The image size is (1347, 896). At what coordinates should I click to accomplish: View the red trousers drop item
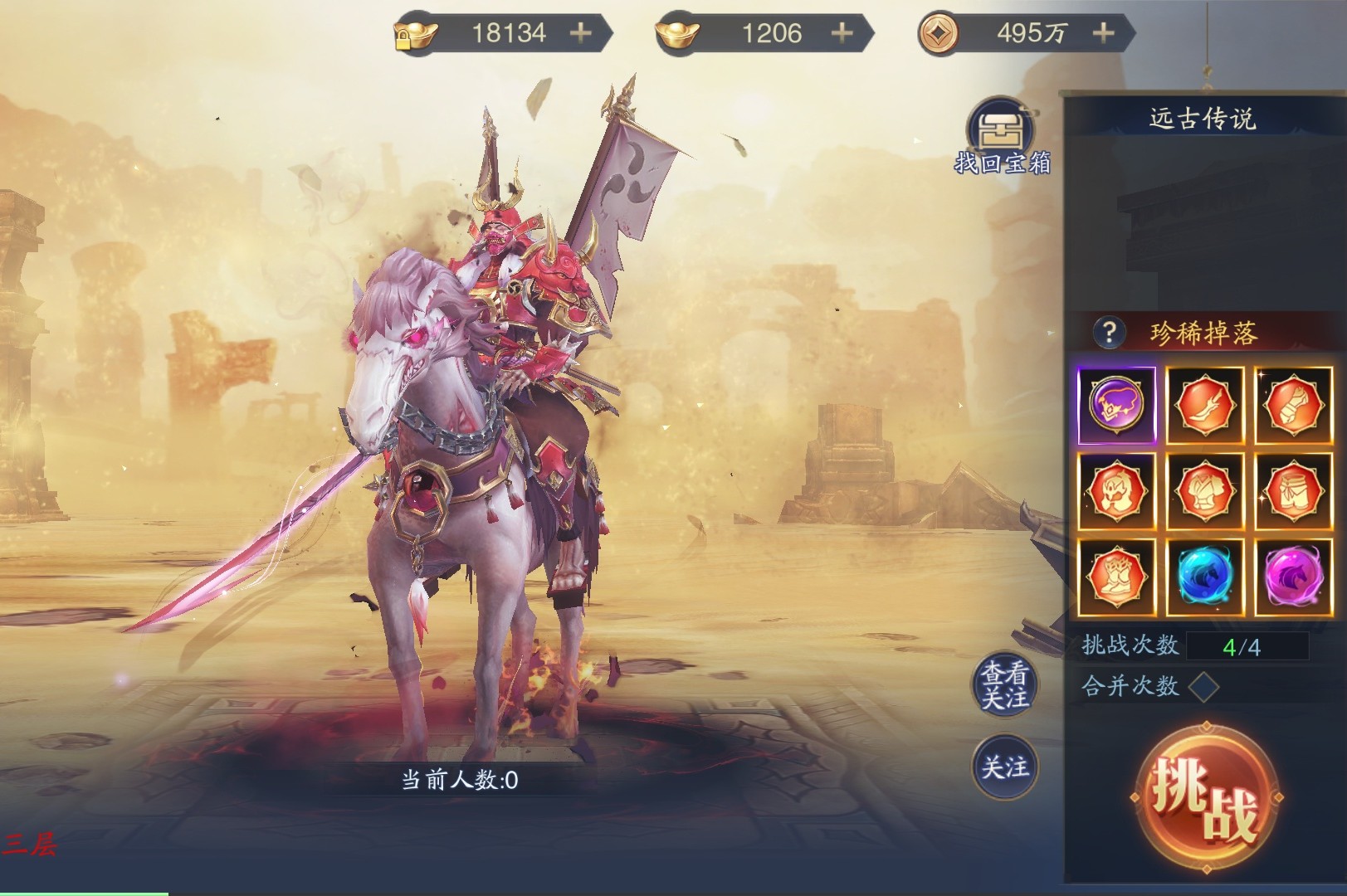(1292, 492)
